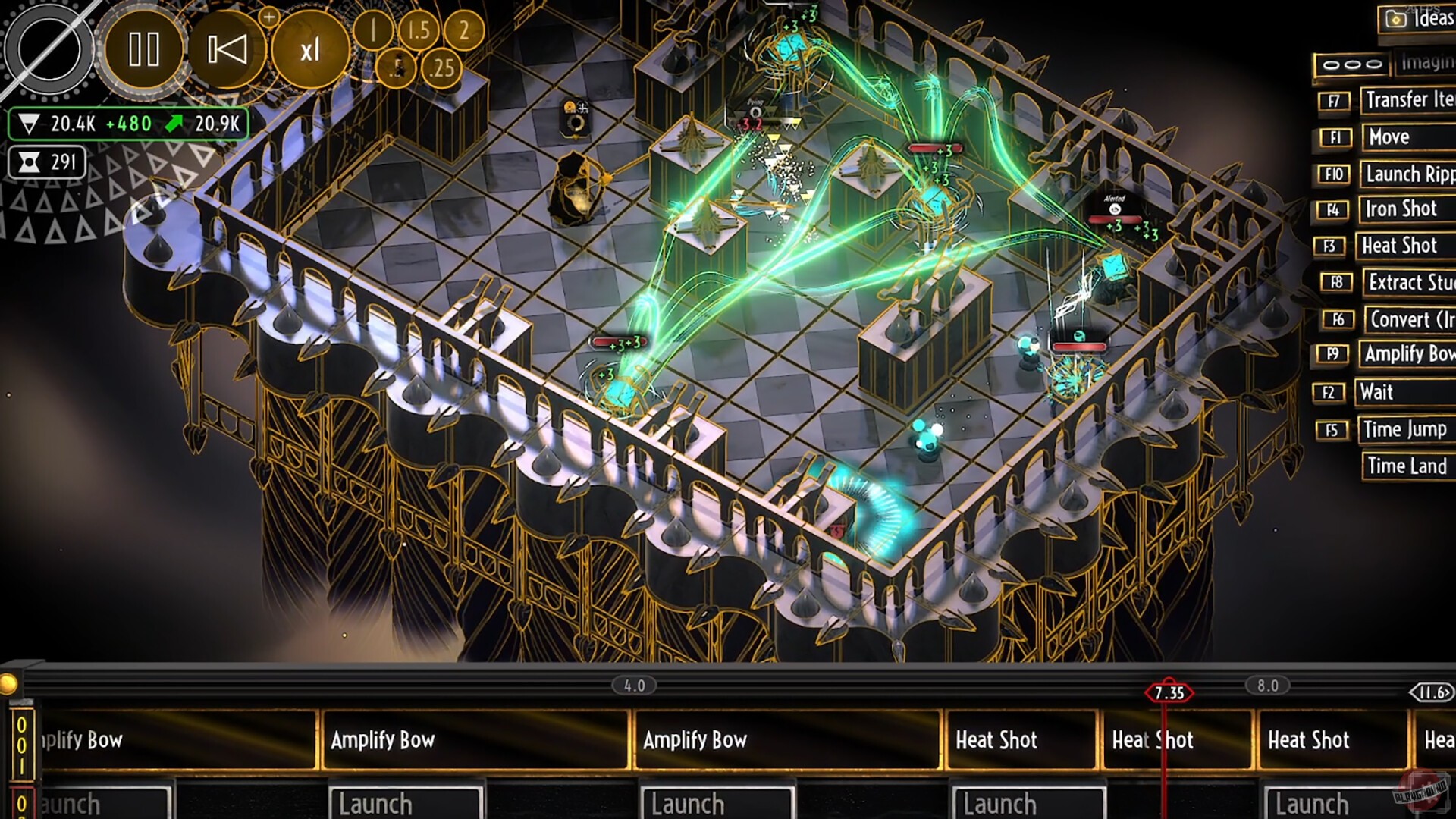Click the timeline marker at 7.35
Image resolution: width=1456 pixels, height=819 pixels.
(1168, 692)
